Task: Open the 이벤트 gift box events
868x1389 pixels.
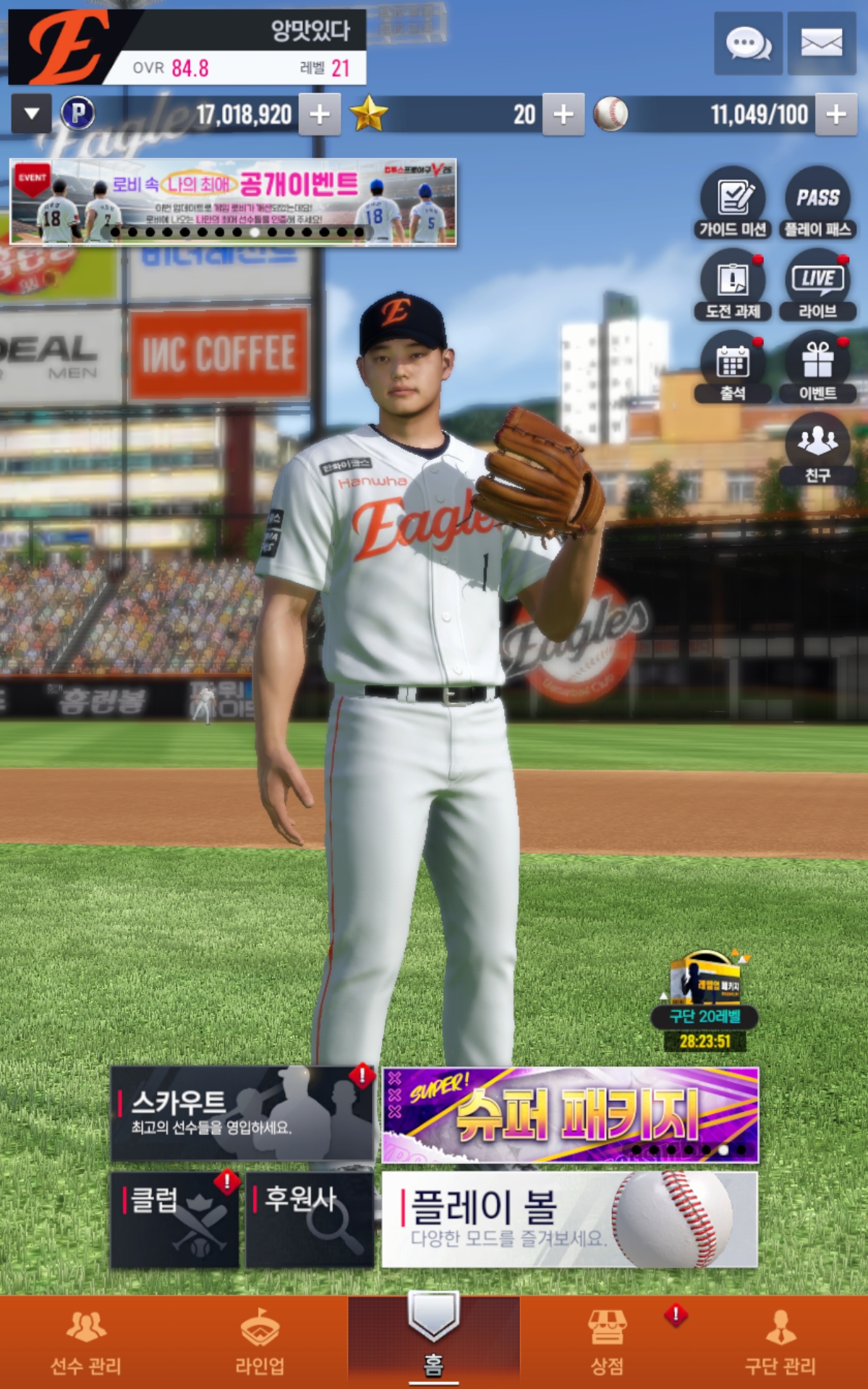Action: tap(818, 367)
